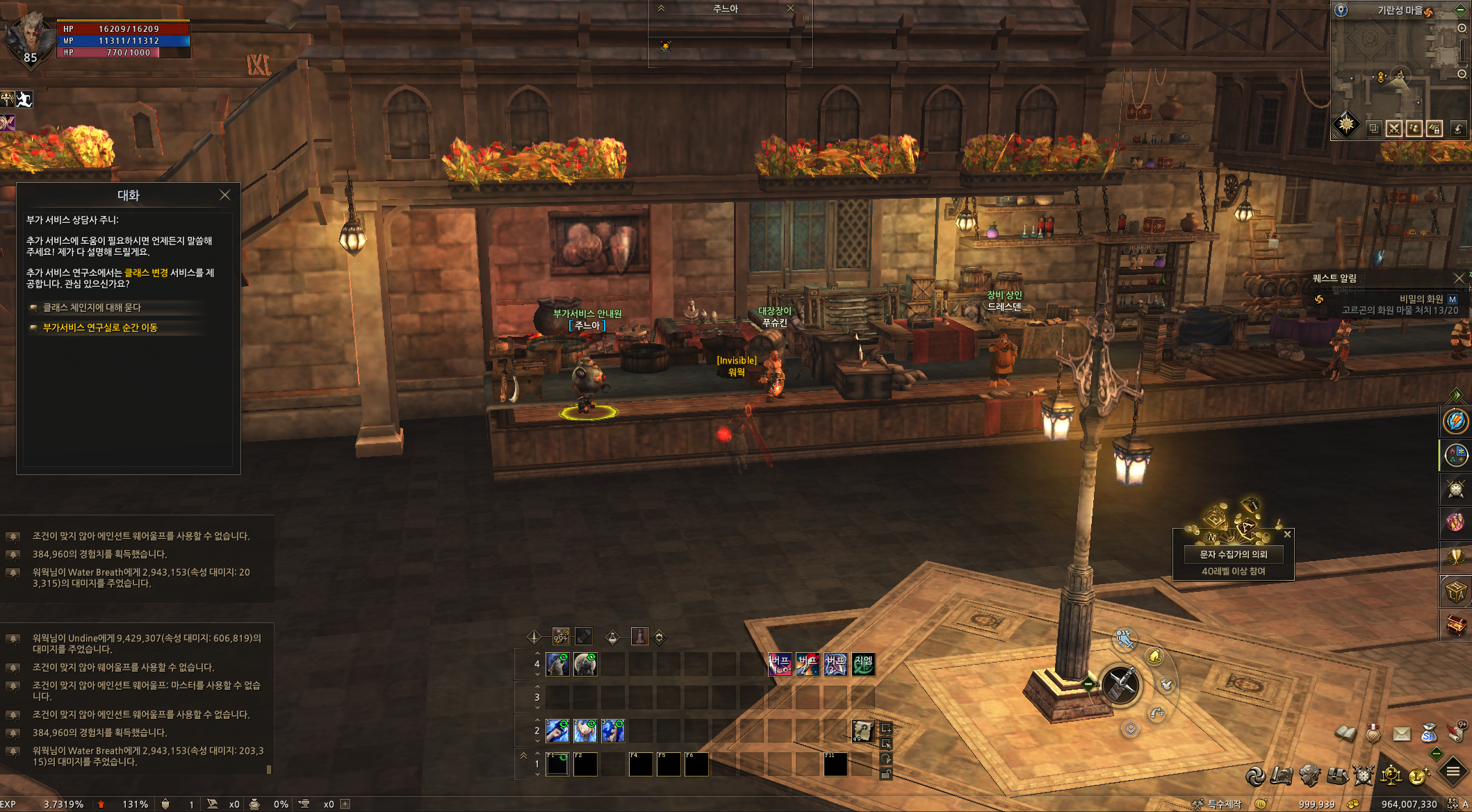The height and width of the screenshot is (812, 1472).
Task: Use the scroll item with count 49
Action: pos(862,731)
